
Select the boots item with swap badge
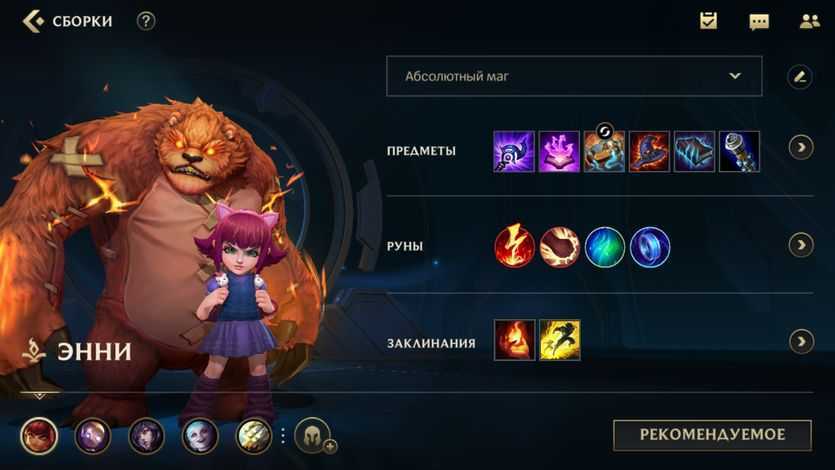pos(604,151)
